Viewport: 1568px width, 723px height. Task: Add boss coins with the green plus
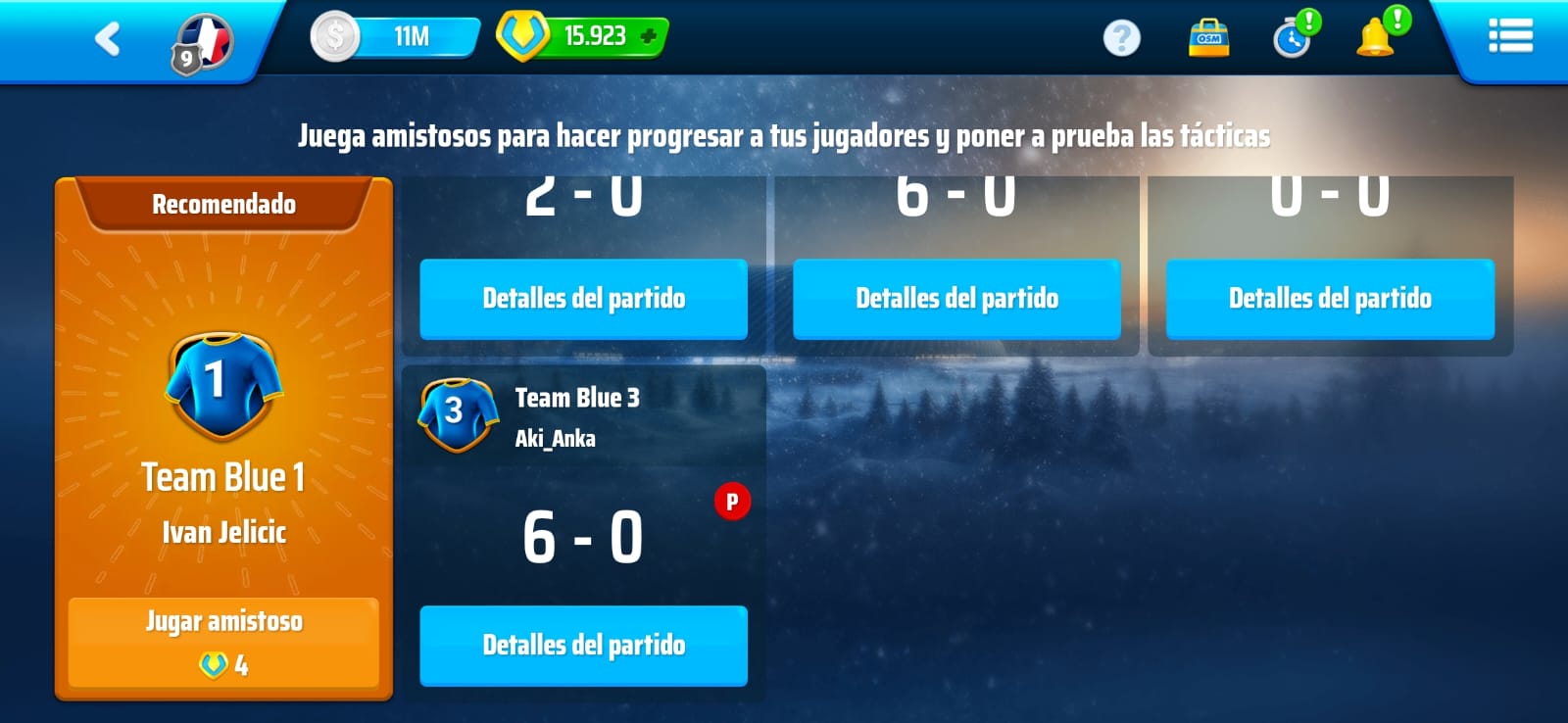pyautogui.click(x=648, y=37)
